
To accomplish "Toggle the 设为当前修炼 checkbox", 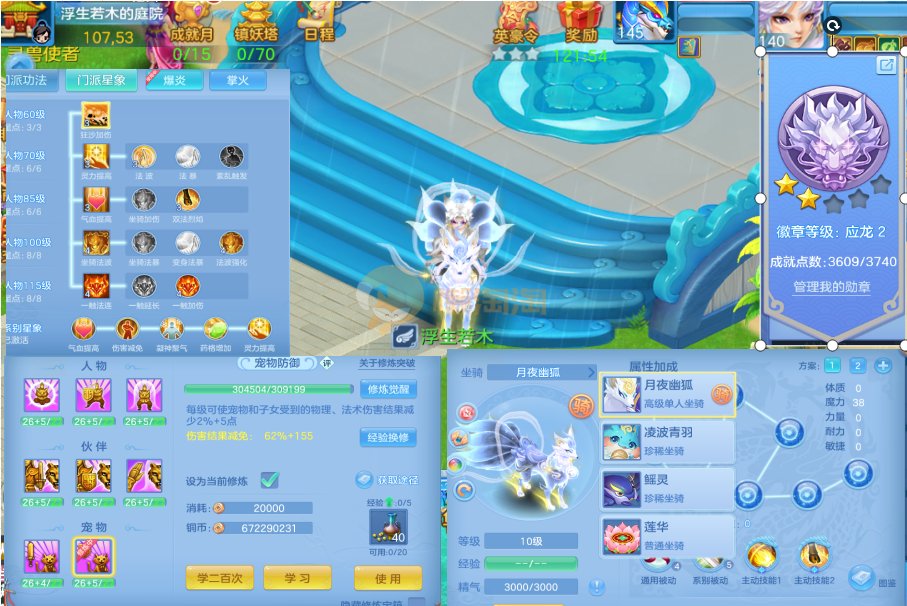I will point(270,480).
